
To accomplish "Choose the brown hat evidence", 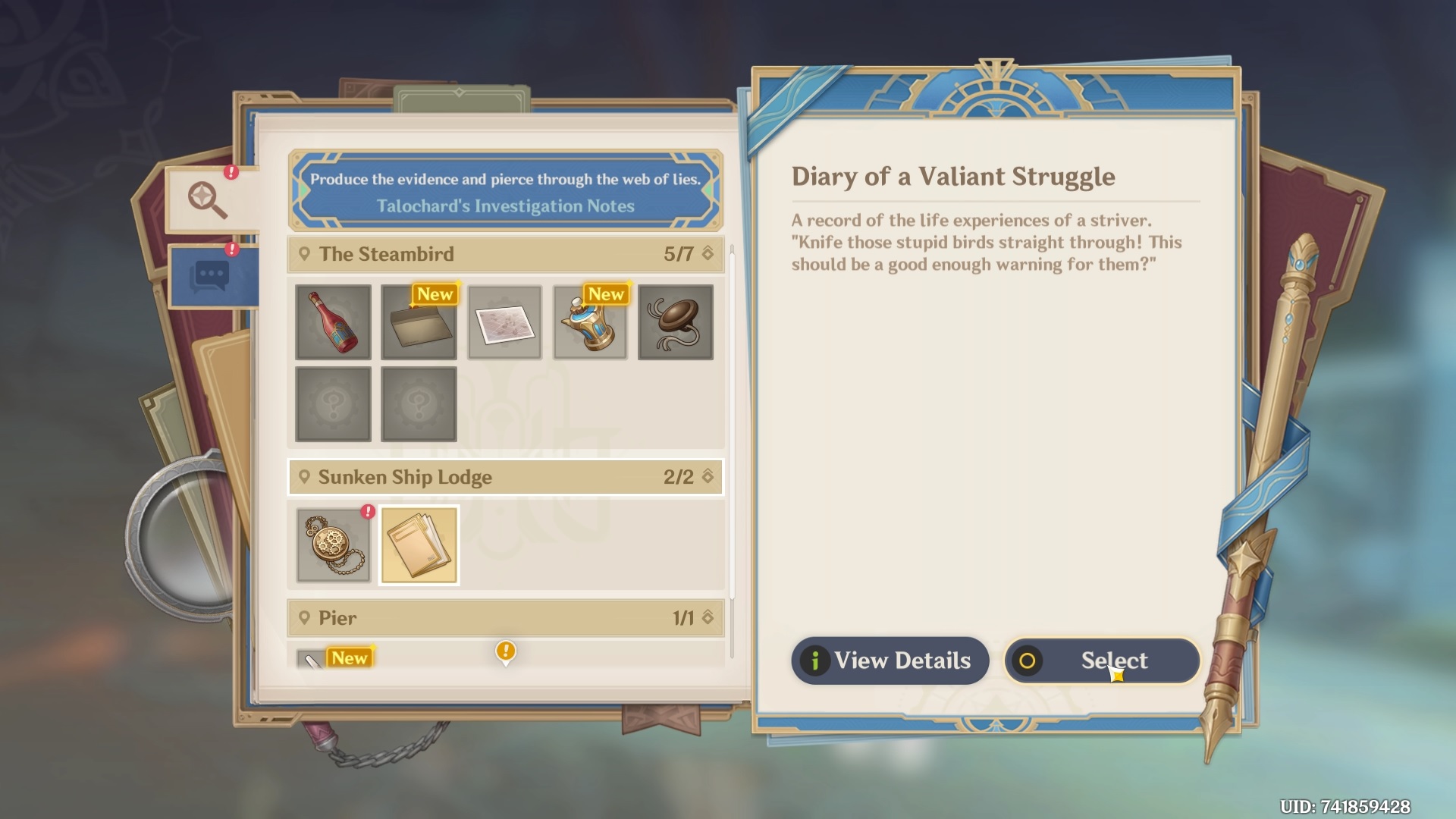I will [676, 322].
